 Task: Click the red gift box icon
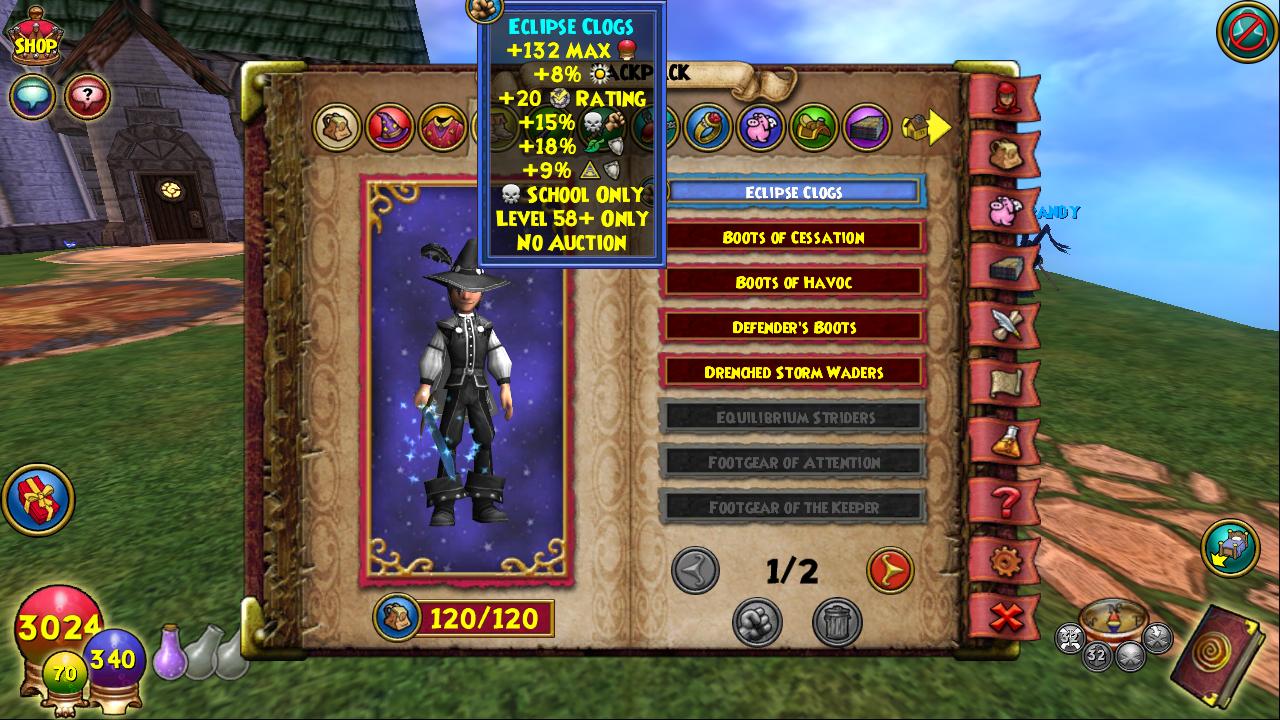pos(38,499)
